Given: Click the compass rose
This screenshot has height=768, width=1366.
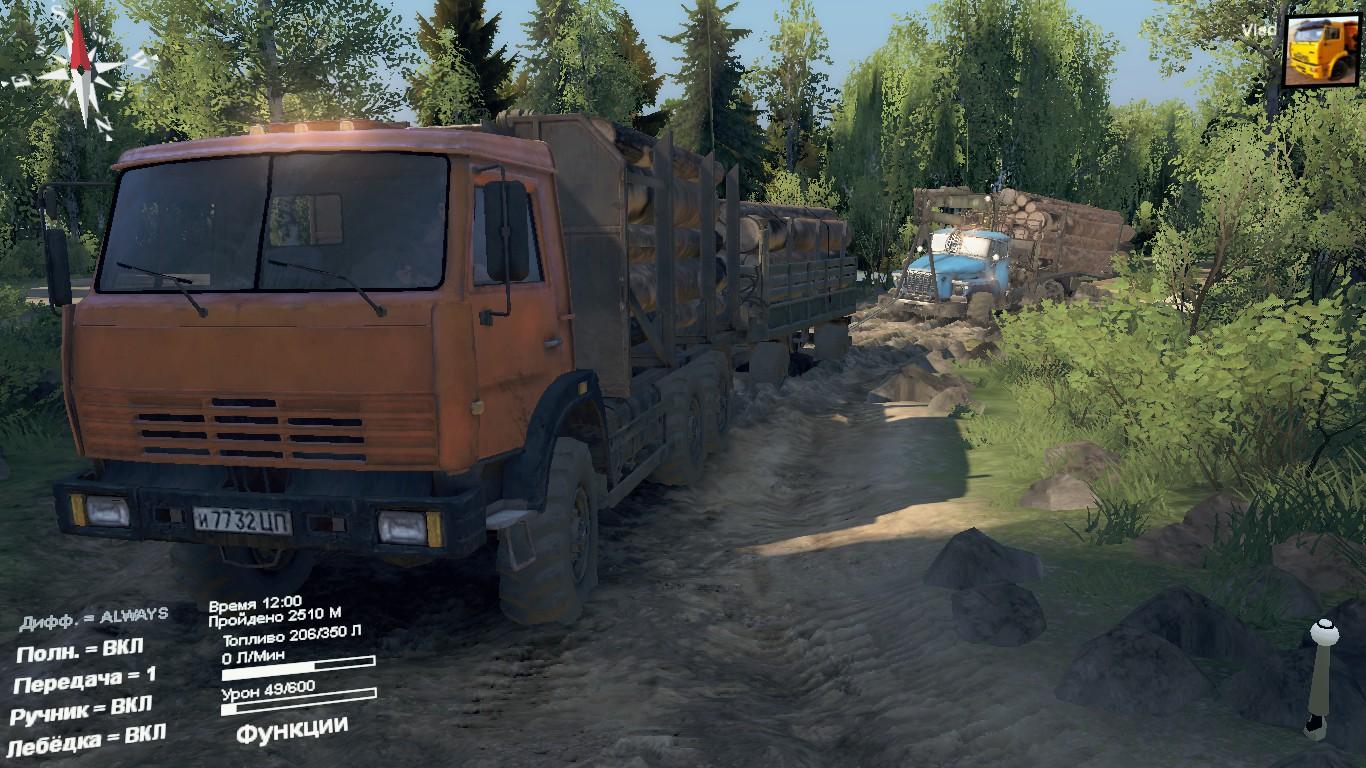Looking at the screenshot, I should click(82, 65).
